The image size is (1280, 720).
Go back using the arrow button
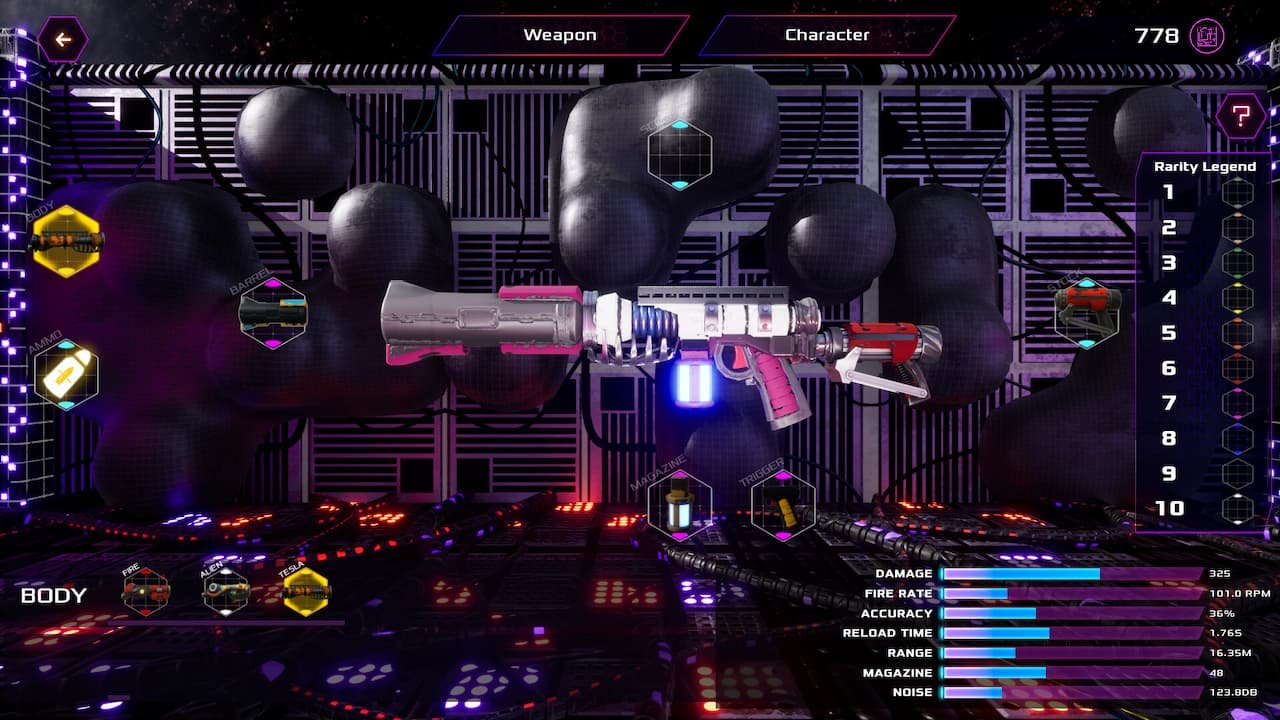[63, 40]
